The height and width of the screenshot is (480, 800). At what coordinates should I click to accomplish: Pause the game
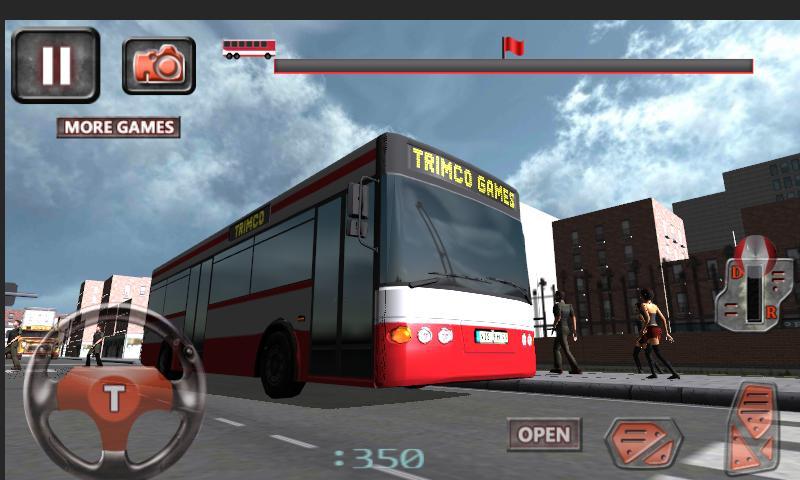[55, 65]
